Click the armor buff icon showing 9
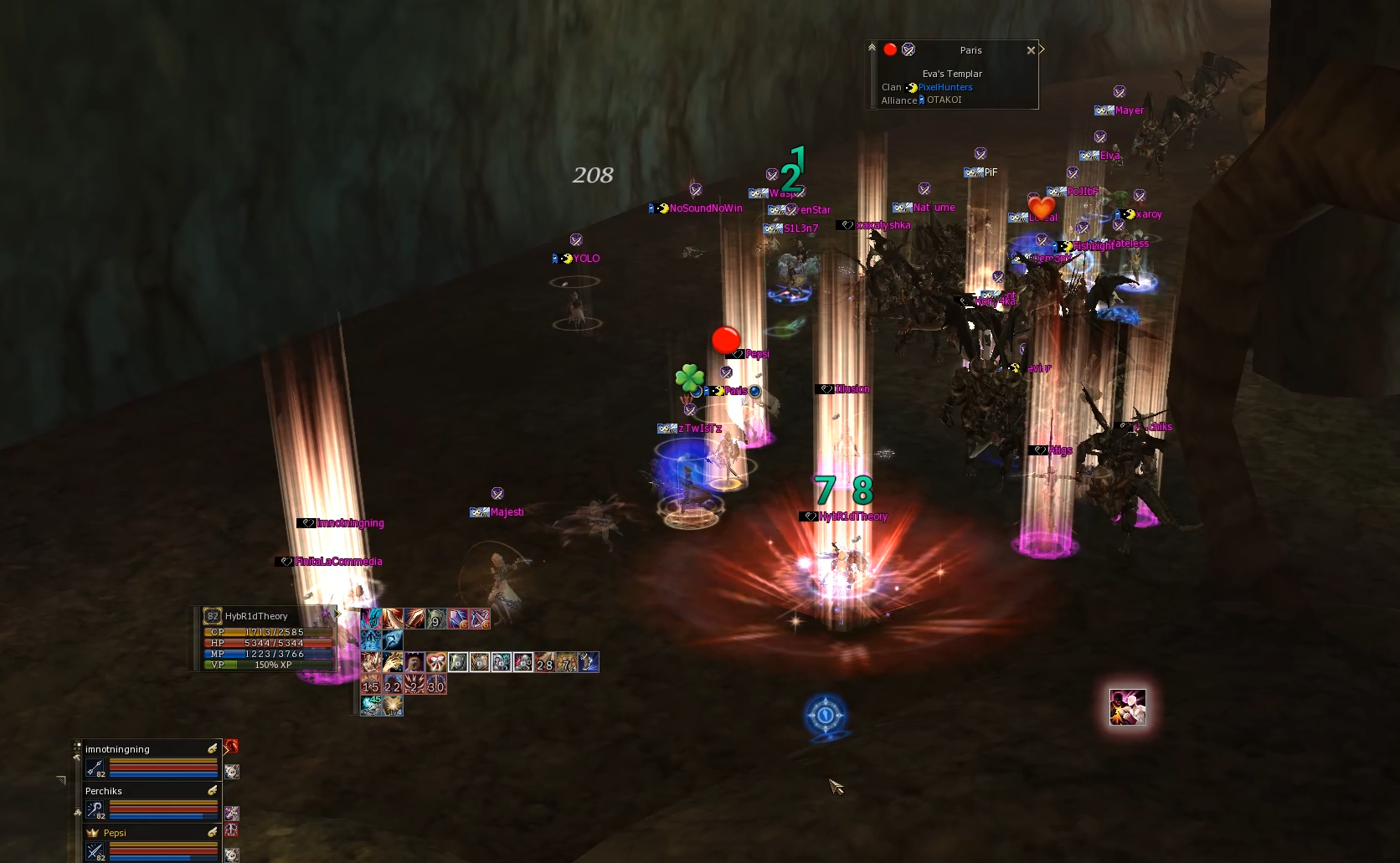The width and height of the screenshot is (1400, 863). point(436,619)
